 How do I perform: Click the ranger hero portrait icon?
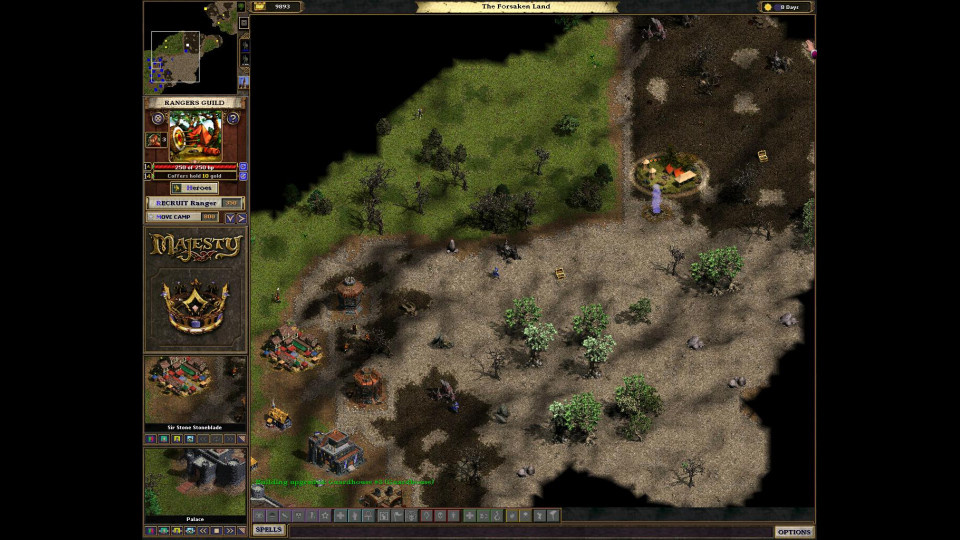[x=157, y=140]
